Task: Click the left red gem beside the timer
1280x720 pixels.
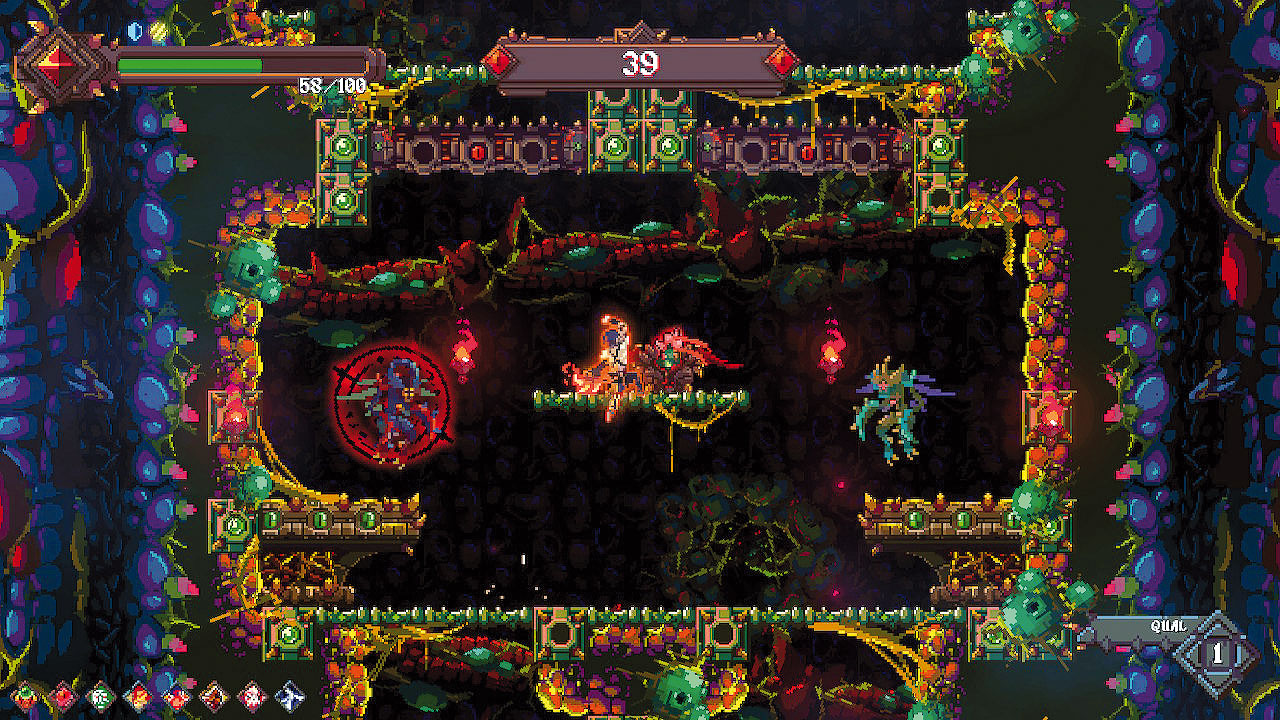Action: (498, 62)
